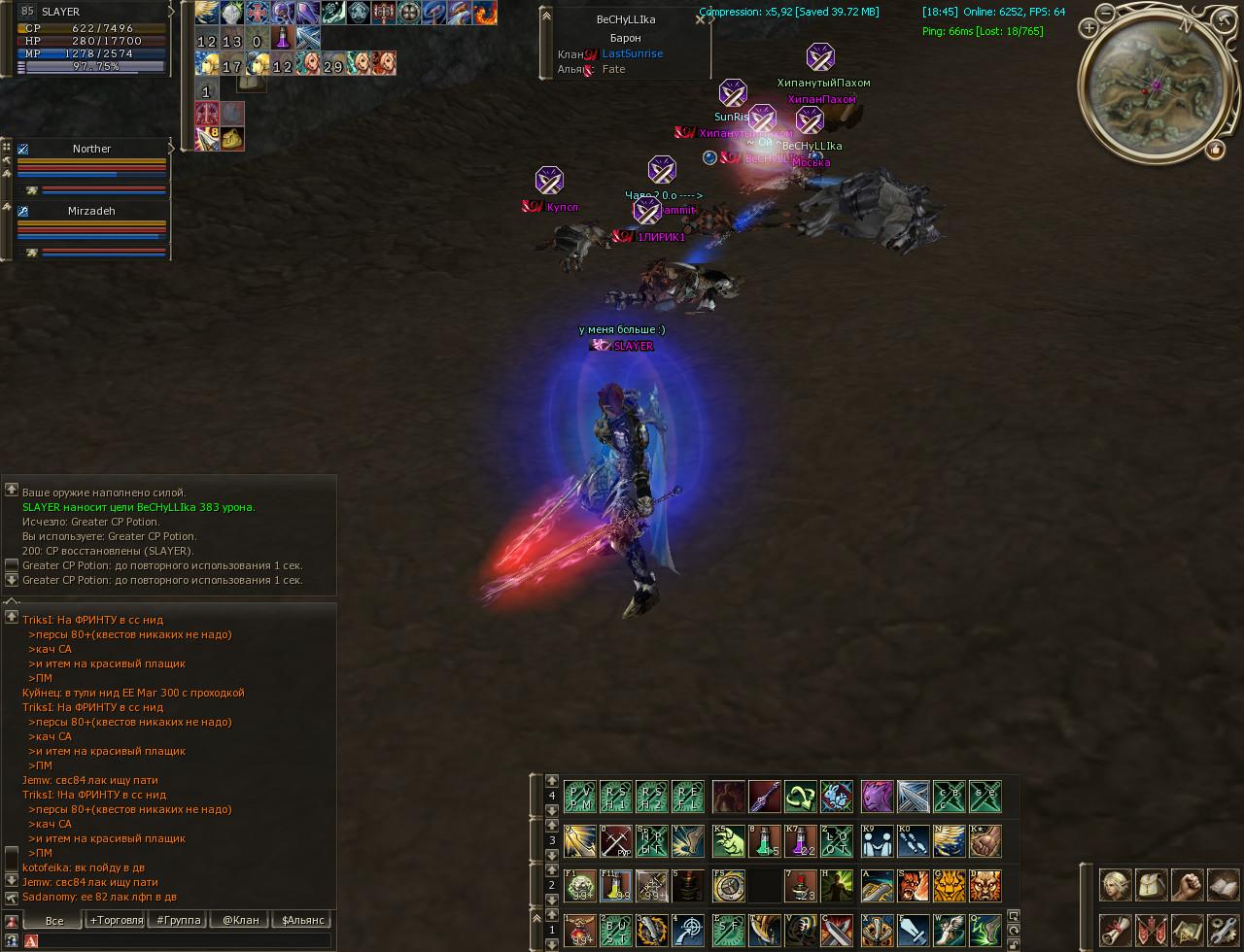
Task: Select the @Клан chat tab
Action: click(240, 920)
